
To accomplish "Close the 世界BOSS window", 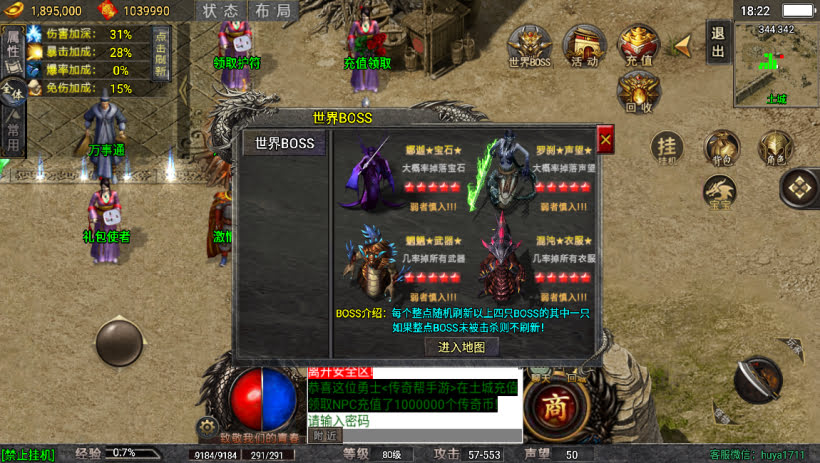I will tap(605, 138).
